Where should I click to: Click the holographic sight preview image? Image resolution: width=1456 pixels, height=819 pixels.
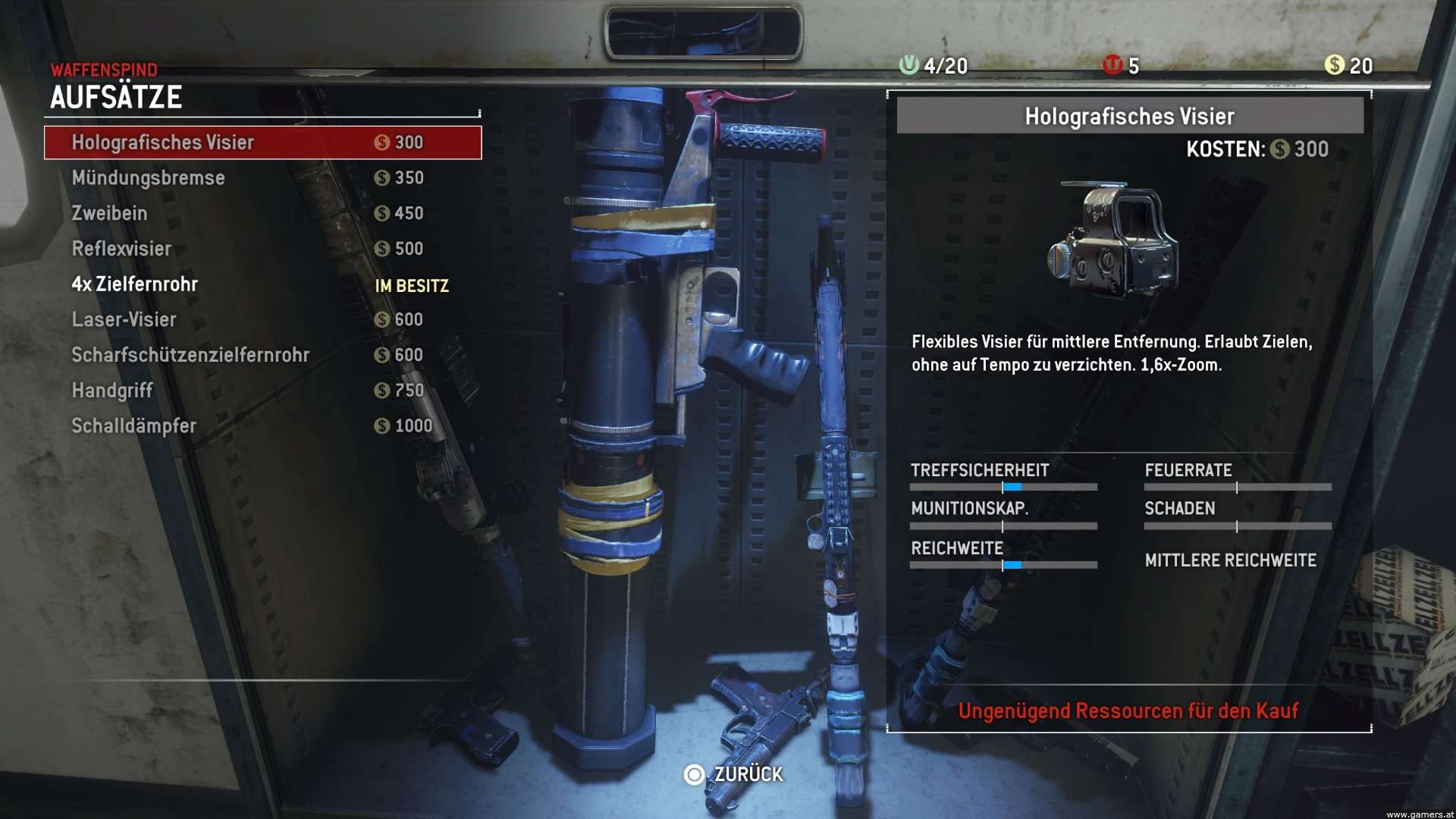pos(1113,239)
